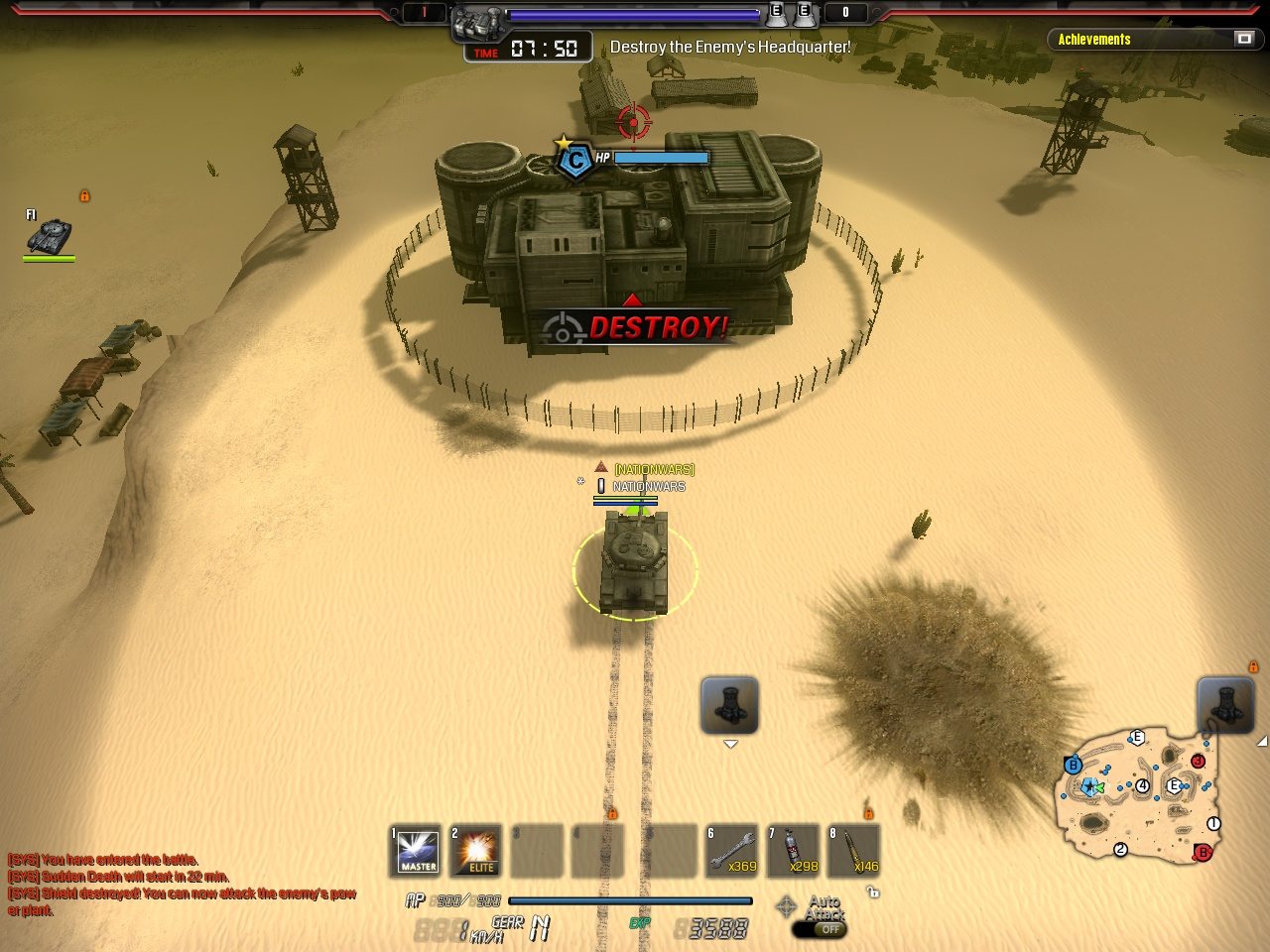Viewport: 1270px width, 952px height.
Task: Select the F1 tank portrait
Action: coord(49,236)
